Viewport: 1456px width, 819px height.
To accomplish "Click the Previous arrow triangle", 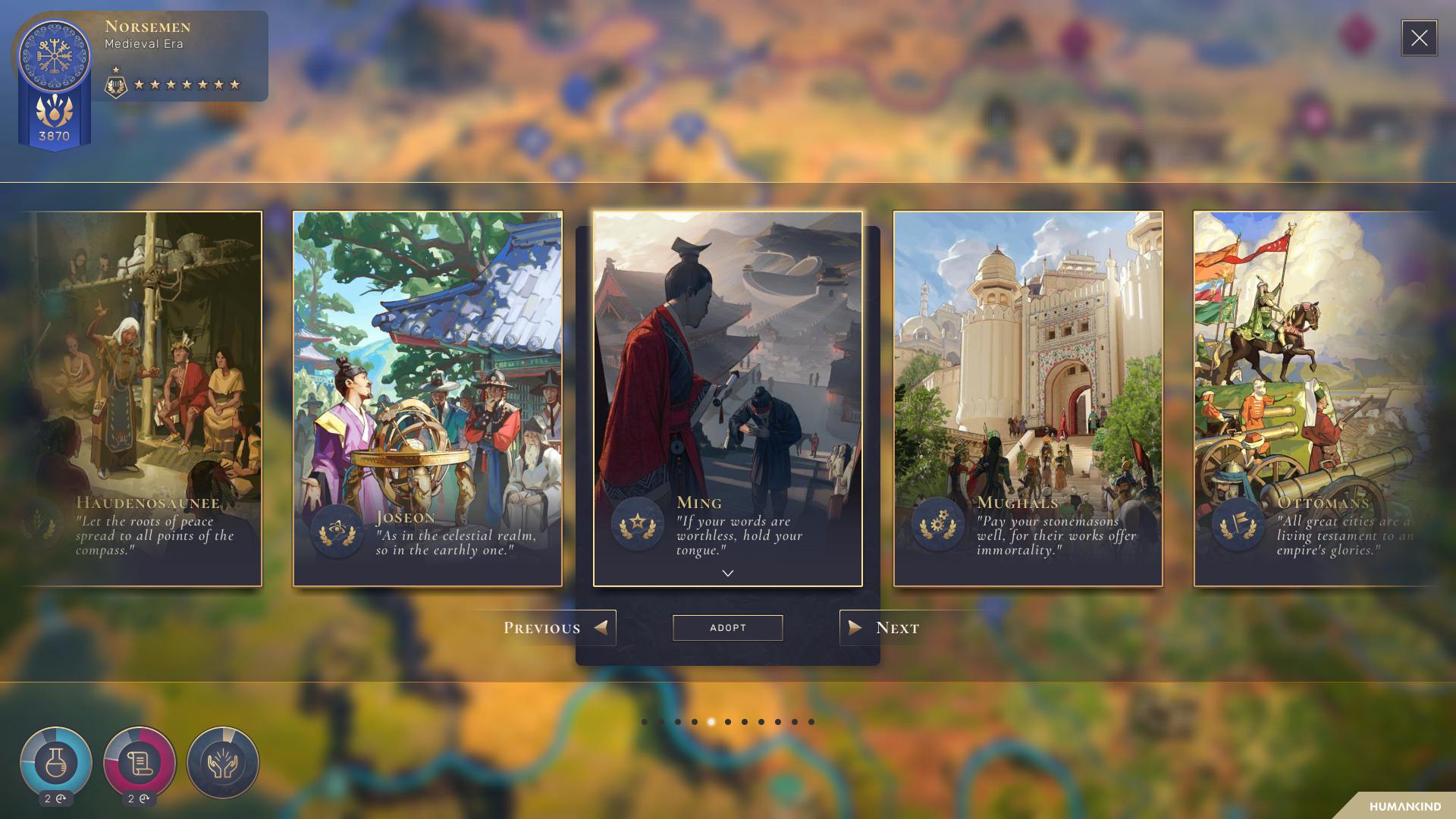I will click(x=601, y=628).
